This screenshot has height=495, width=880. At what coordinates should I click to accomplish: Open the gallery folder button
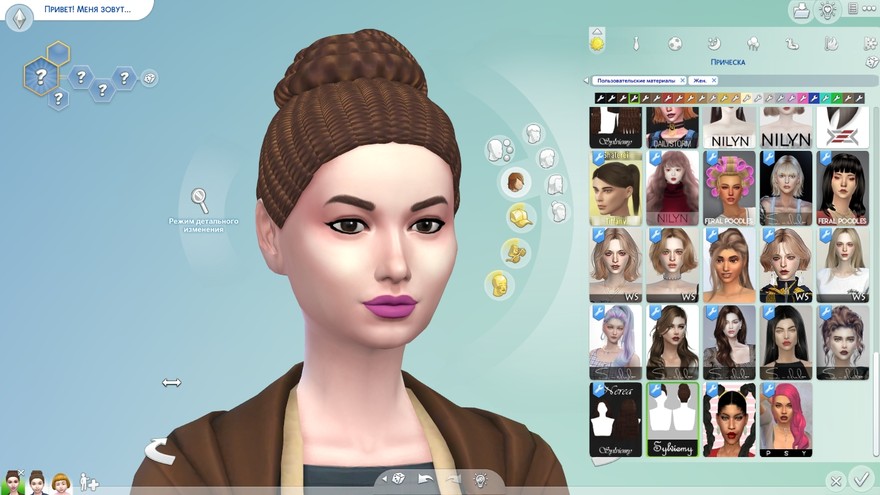pyautogui.click(x=800, y=11)
